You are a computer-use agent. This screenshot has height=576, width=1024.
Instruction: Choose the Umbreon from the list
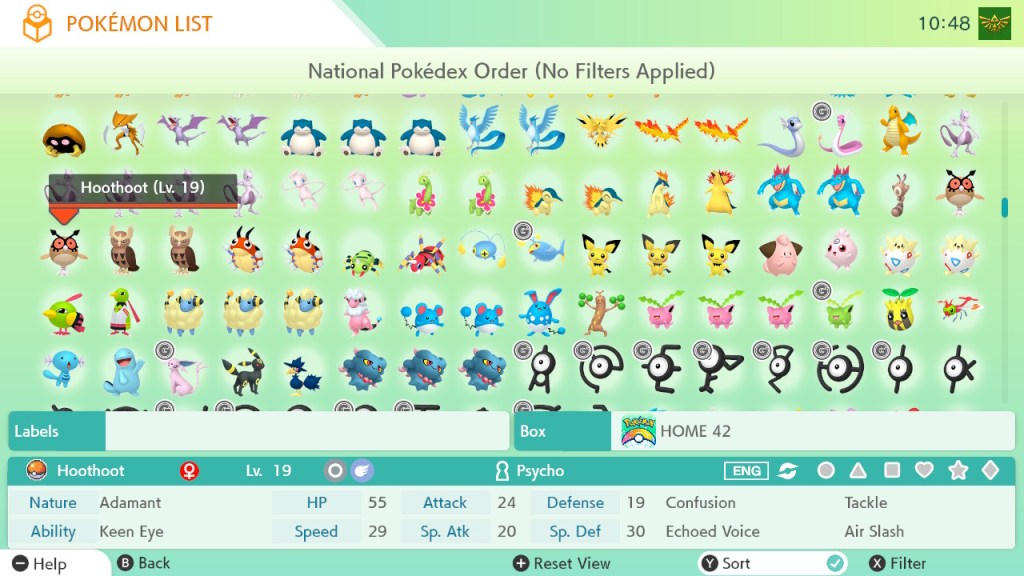coord(241,371)
